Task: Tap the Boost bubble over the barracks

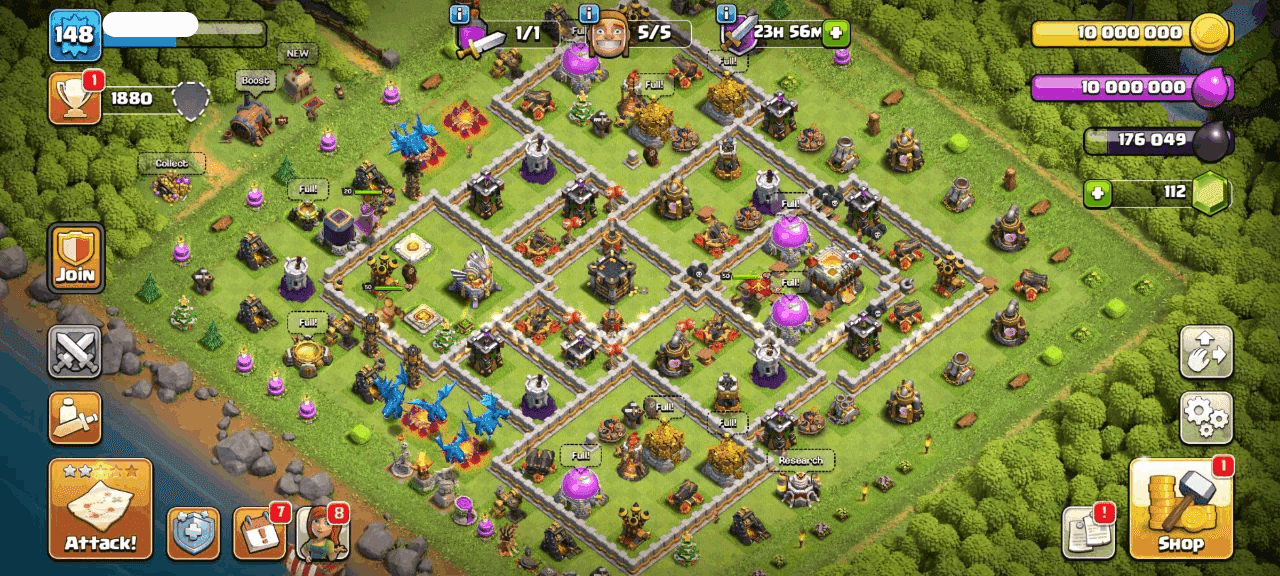Action: [254, 80]
